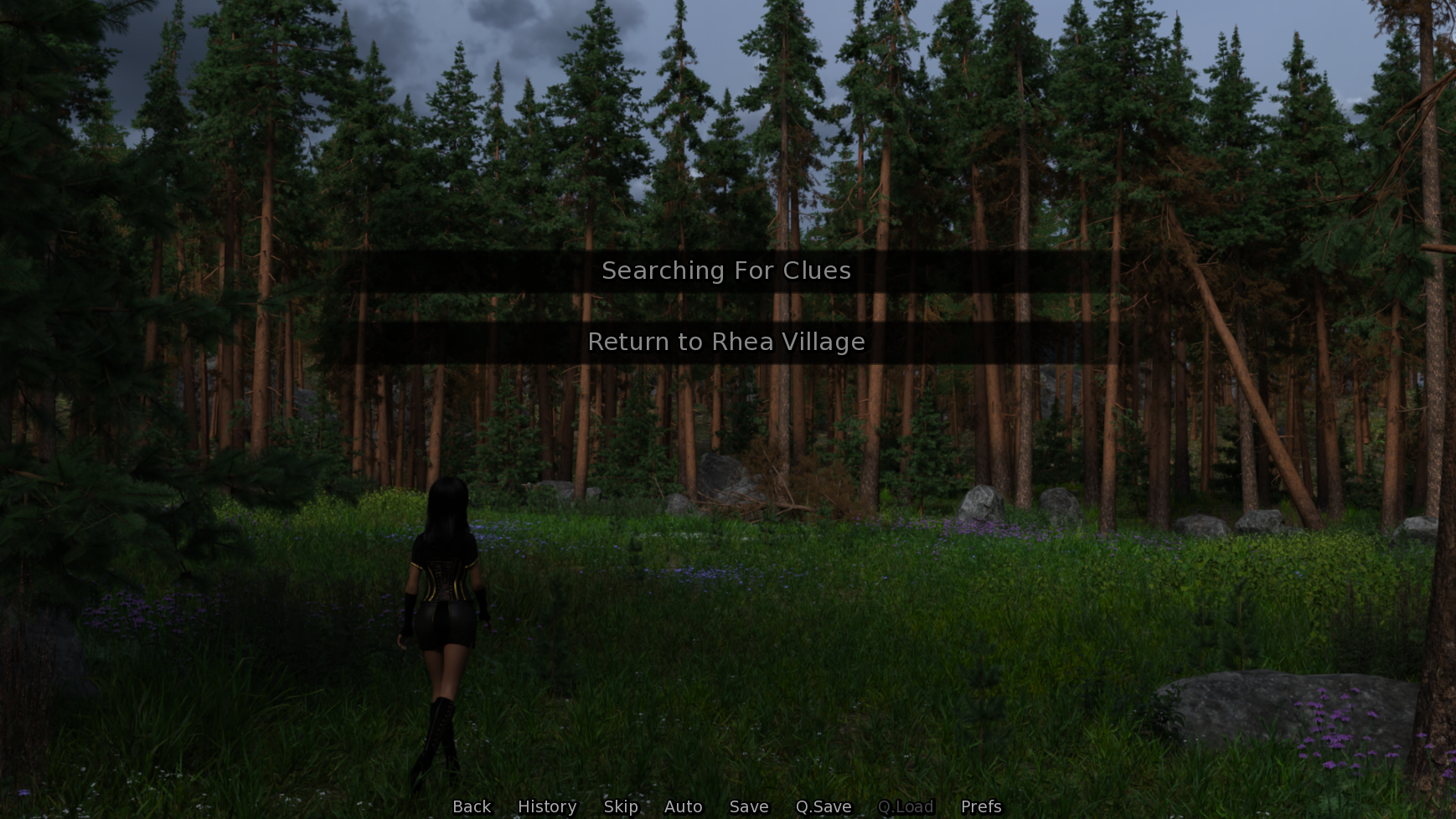1456x819 pixels.
Task: Choose the "Searching For Clues" option
Action: tap(725, 270)
